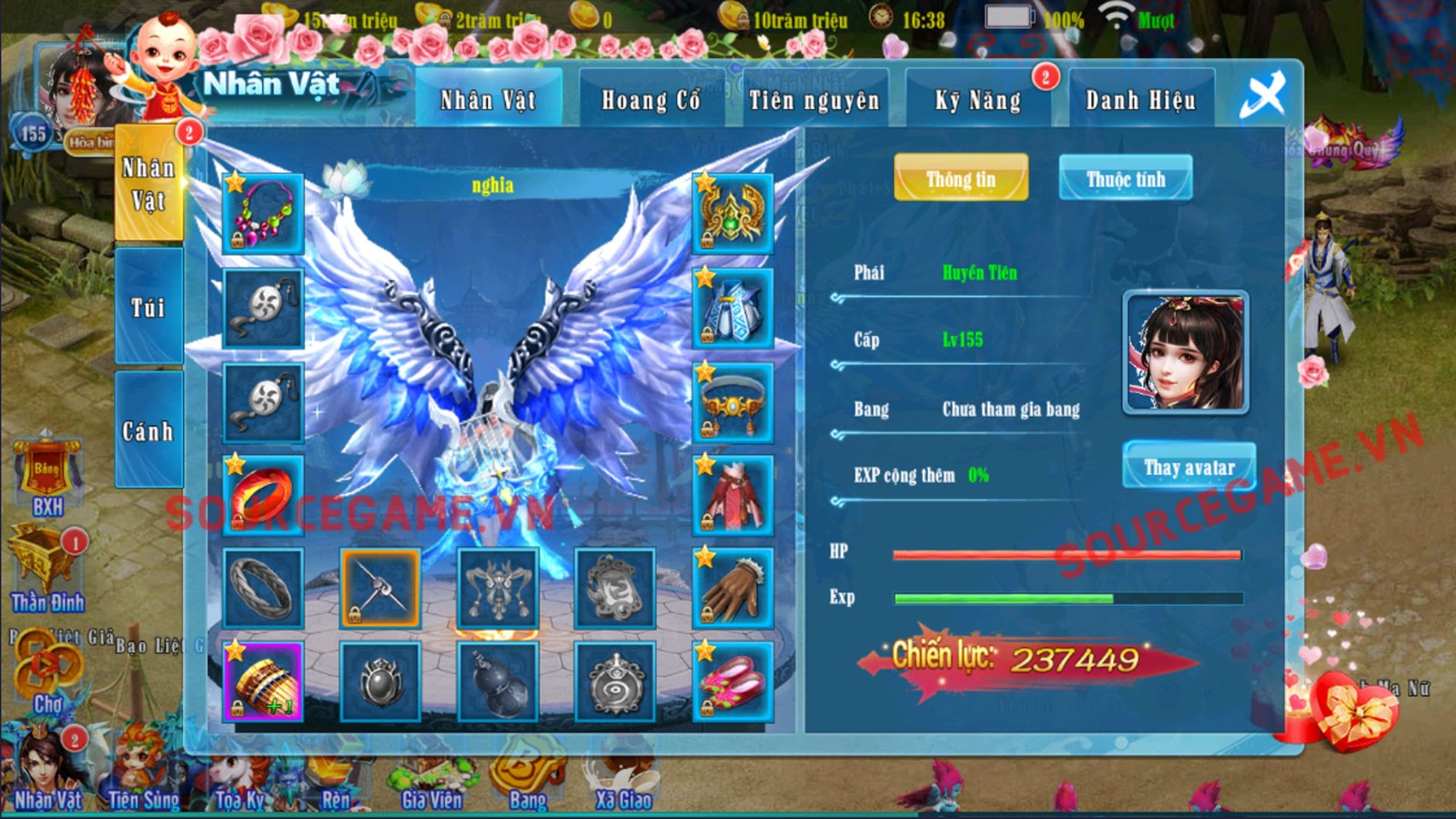Open the Túi bag side tab
Screen dimensions: 1456x819
148,308
